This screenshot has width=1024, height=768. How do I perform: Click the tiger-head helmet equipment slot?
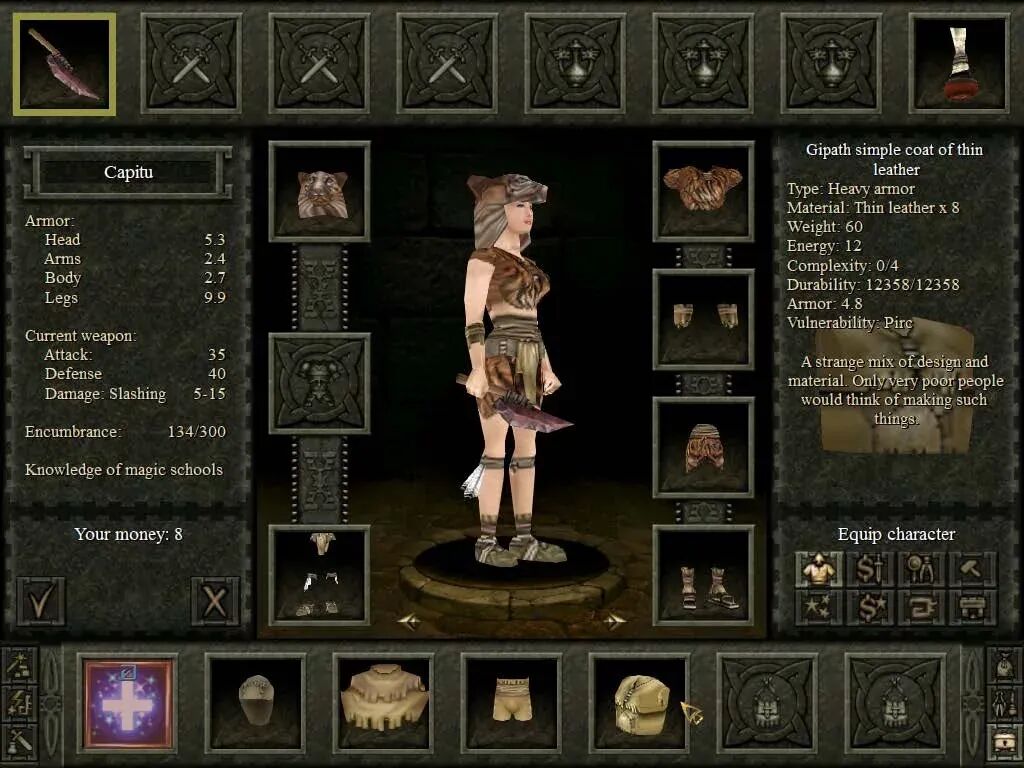click(x=319, y=191)
